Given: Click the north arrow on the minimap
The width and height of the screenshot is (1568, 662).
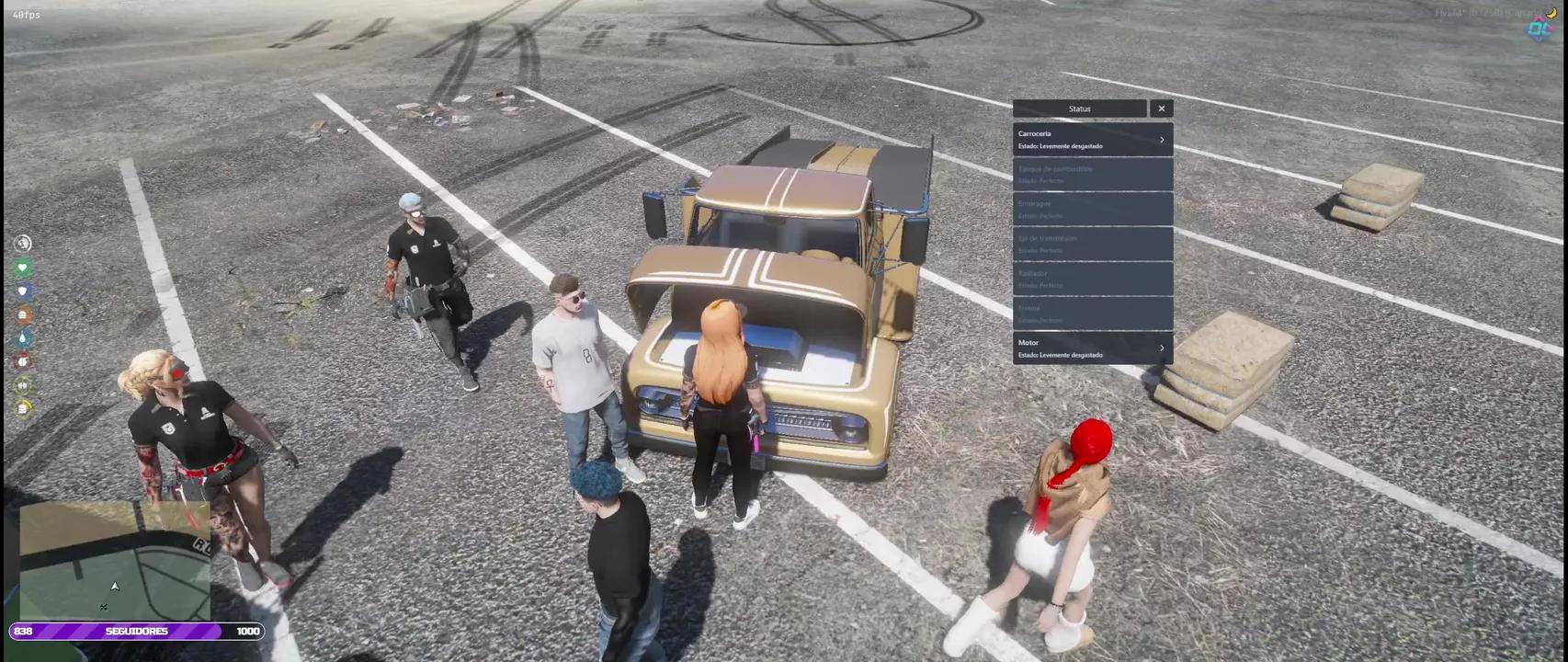Looking at the screenshot, I should click(x=115, y=585).
